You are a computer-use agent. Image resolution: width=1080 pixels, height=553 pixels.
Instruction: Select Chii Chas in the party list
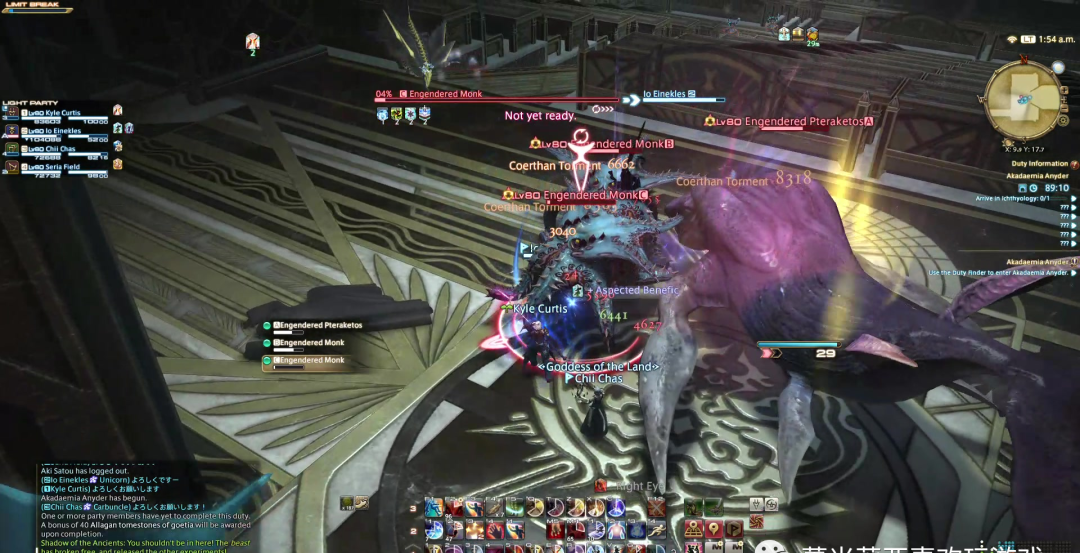(58, 149)
